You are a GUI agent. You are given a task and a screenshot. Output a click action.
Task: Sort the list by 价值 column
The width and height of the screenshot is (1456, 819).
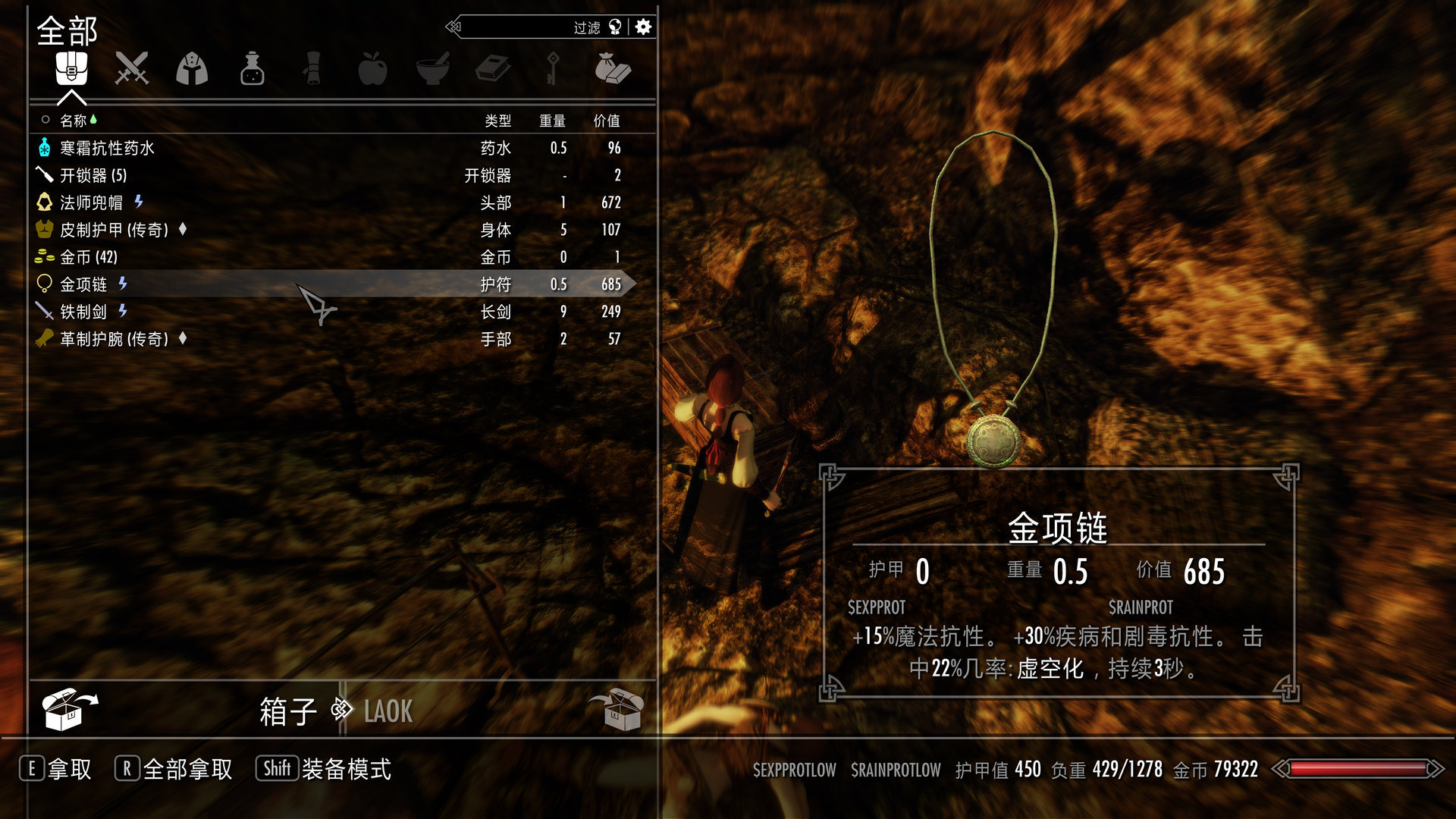[606, 121]
